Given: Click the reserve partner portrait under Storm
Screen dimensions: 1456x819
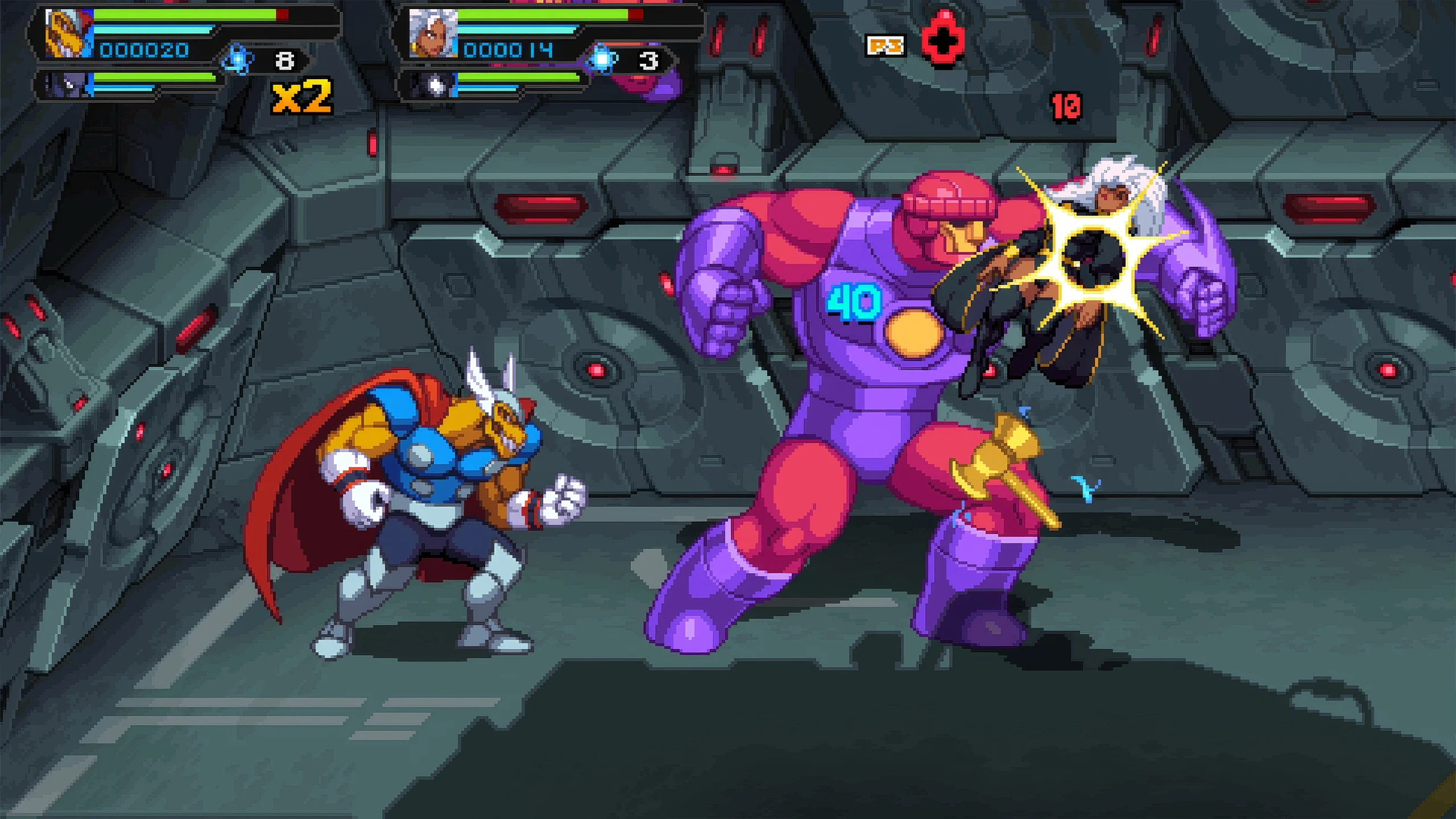Looking at the screenshot, I should pos(433,86).
